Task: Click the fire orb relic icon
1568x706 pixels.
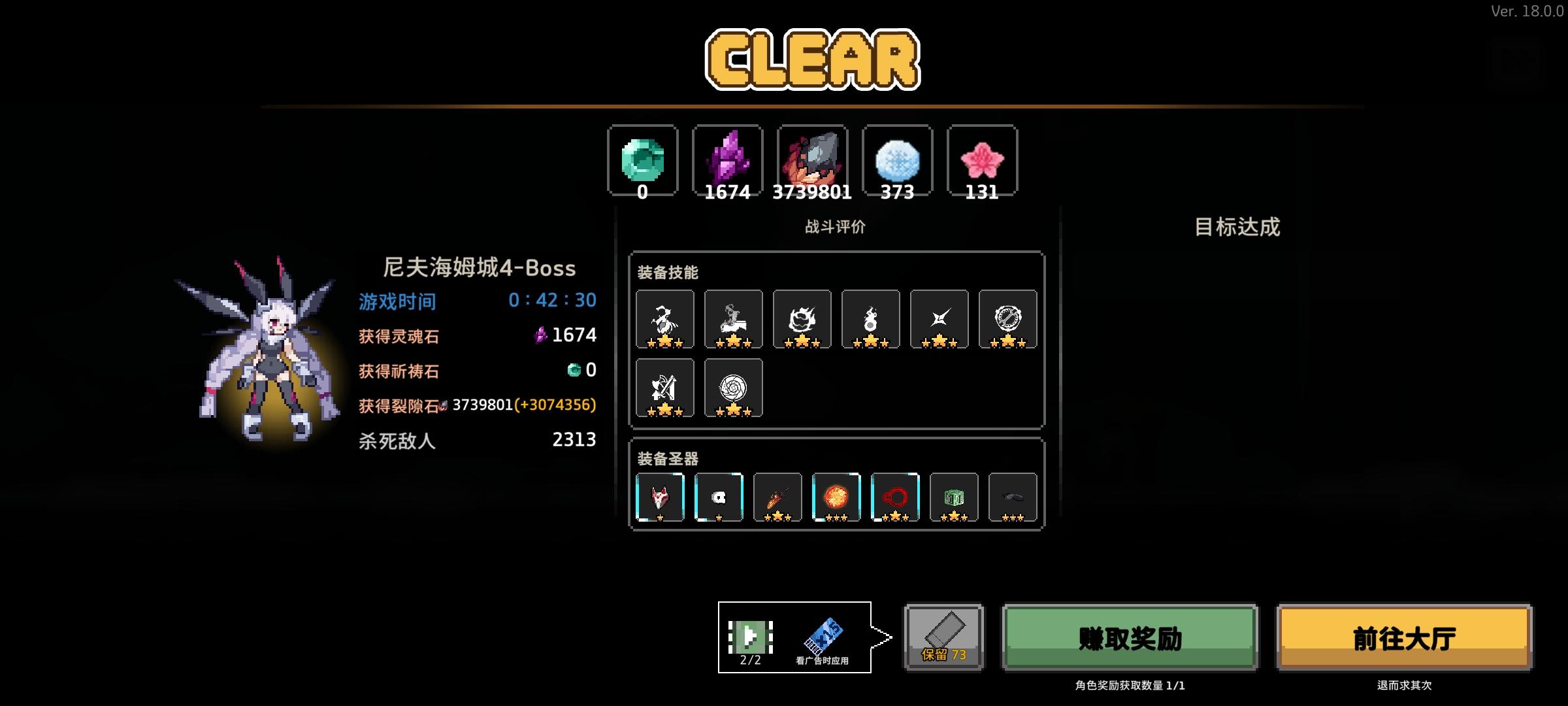Action: point(837,496)
